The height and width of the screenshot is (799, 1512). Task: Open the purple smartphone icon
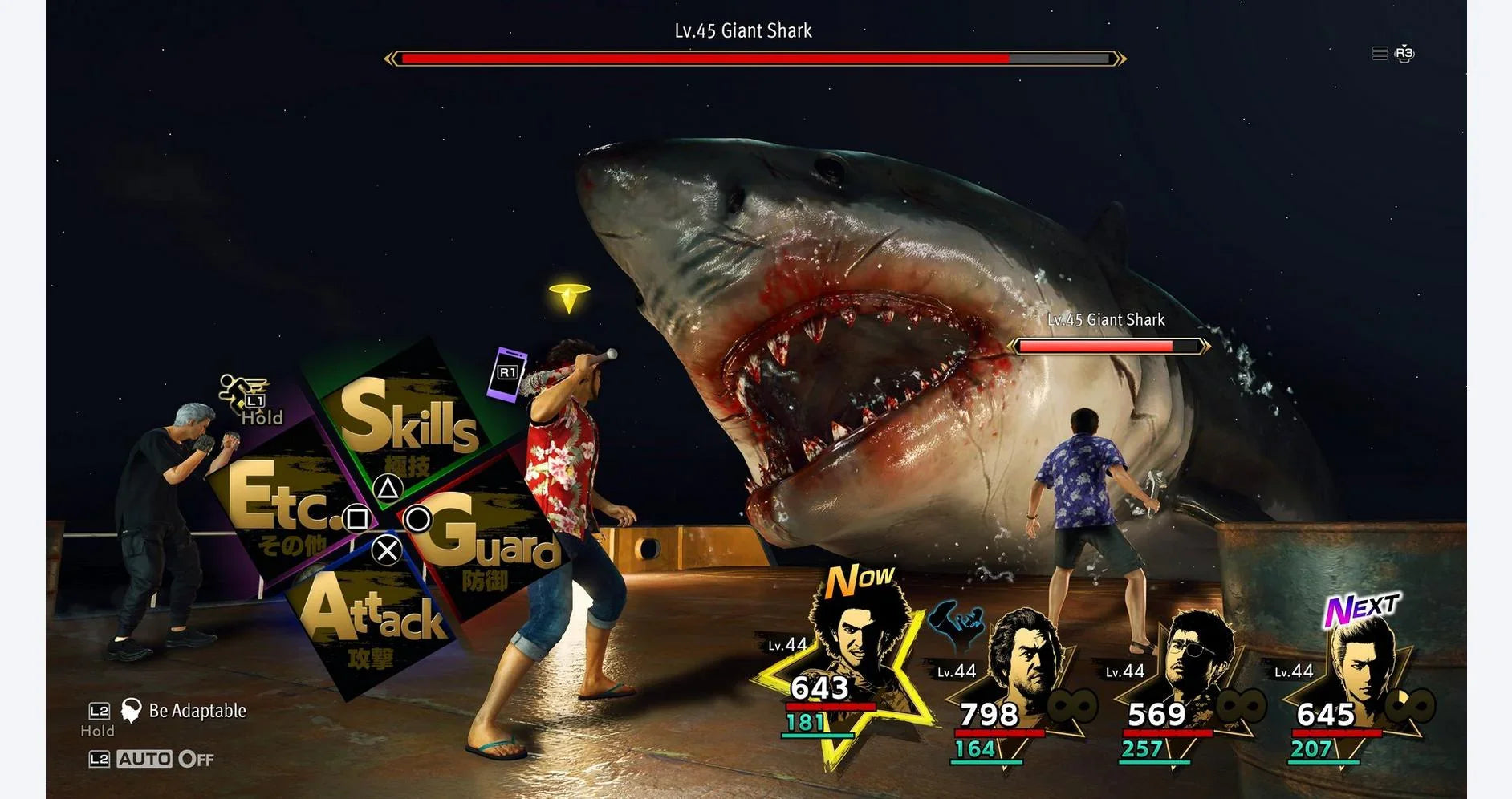pyautogui.click(x=507, y=374)
